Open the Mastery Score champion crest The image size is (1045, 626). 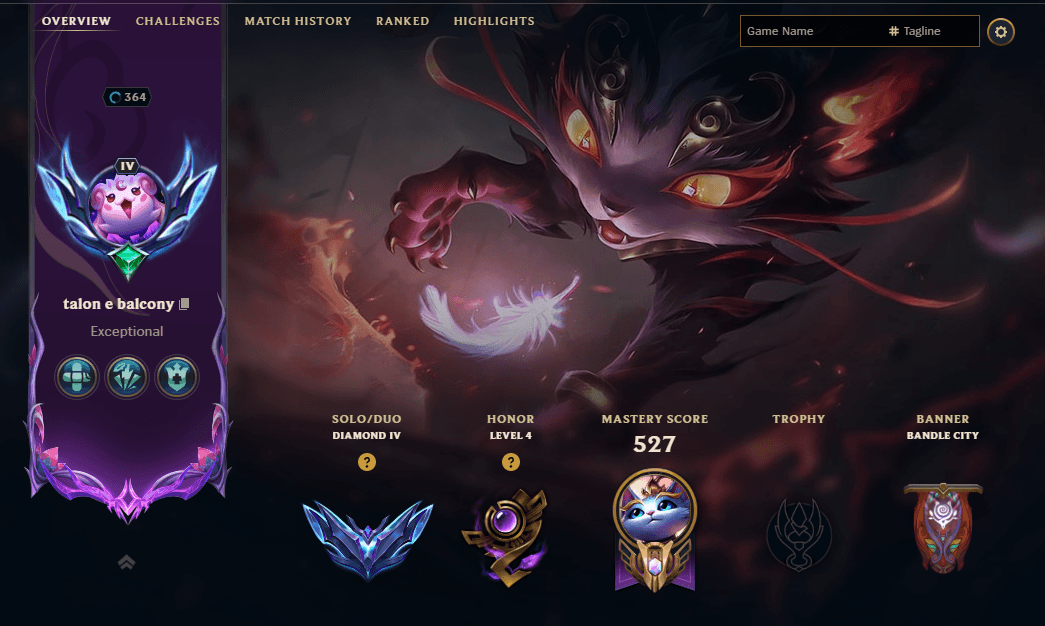click(654, 527)
